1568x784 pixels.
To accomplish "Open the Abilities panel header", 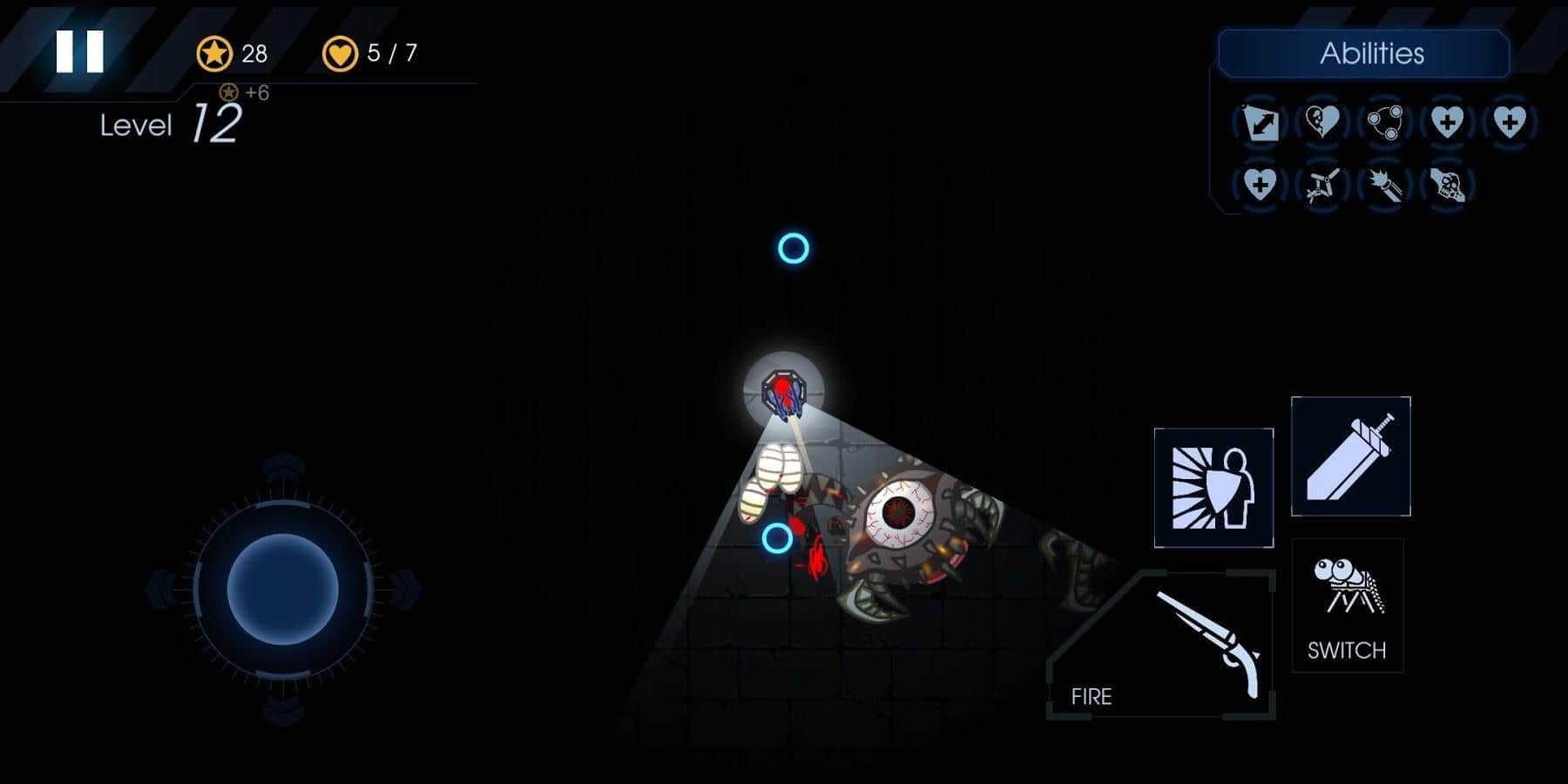I will [x=1375, y=54].
